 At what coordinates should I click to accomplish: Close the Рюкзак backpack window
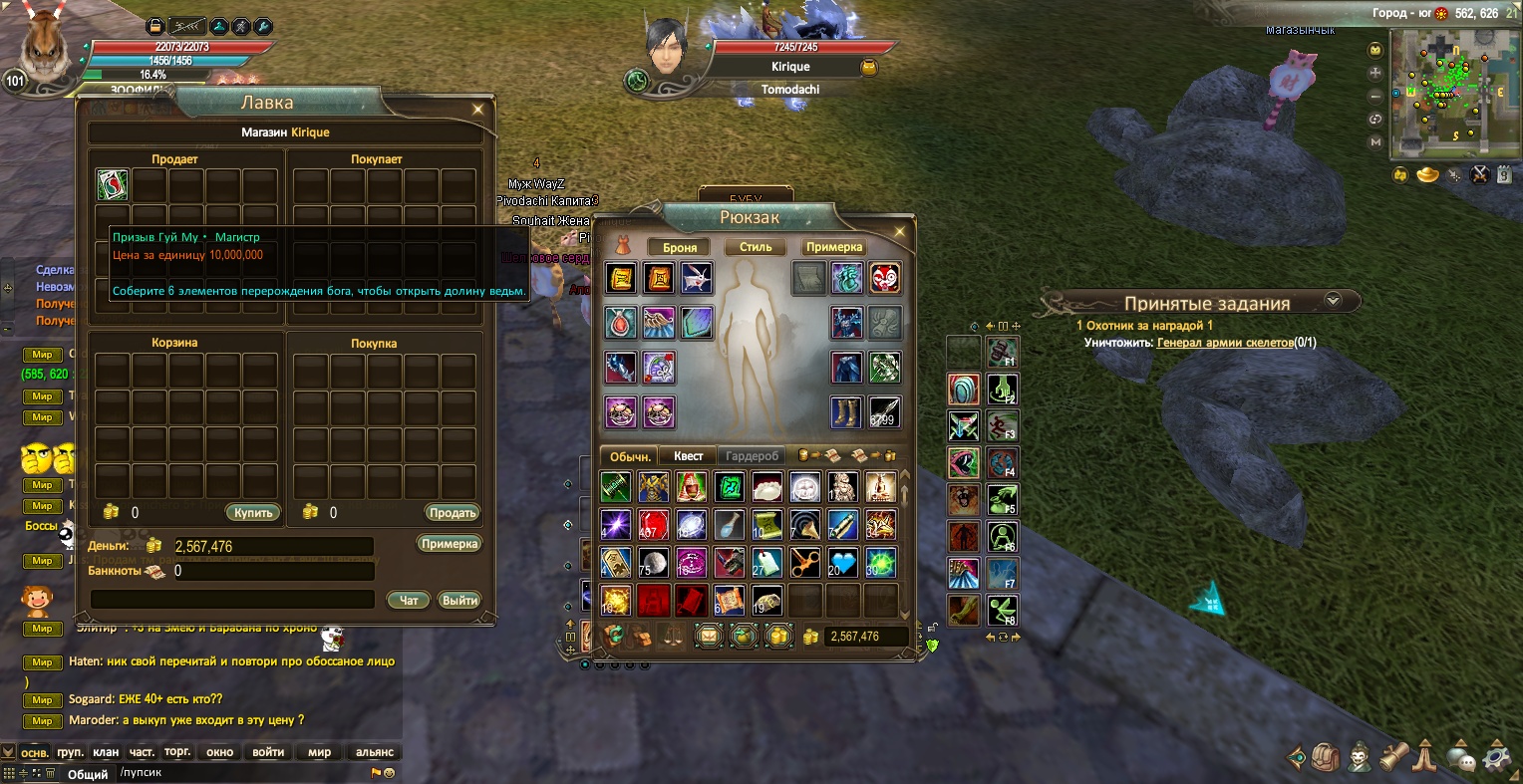pos(899,232)
